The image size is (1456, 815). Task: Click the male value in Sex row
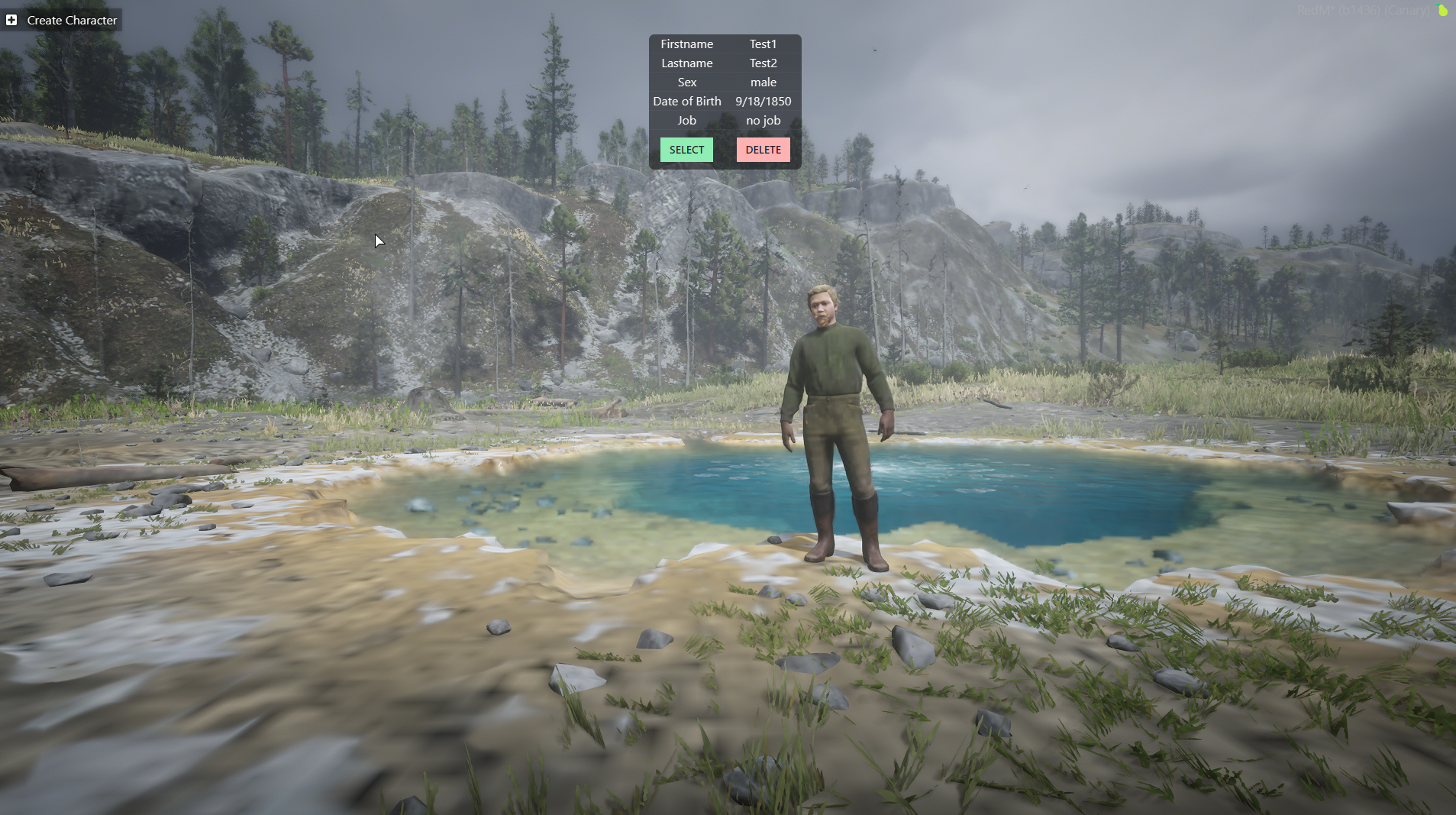pos(764,82)
